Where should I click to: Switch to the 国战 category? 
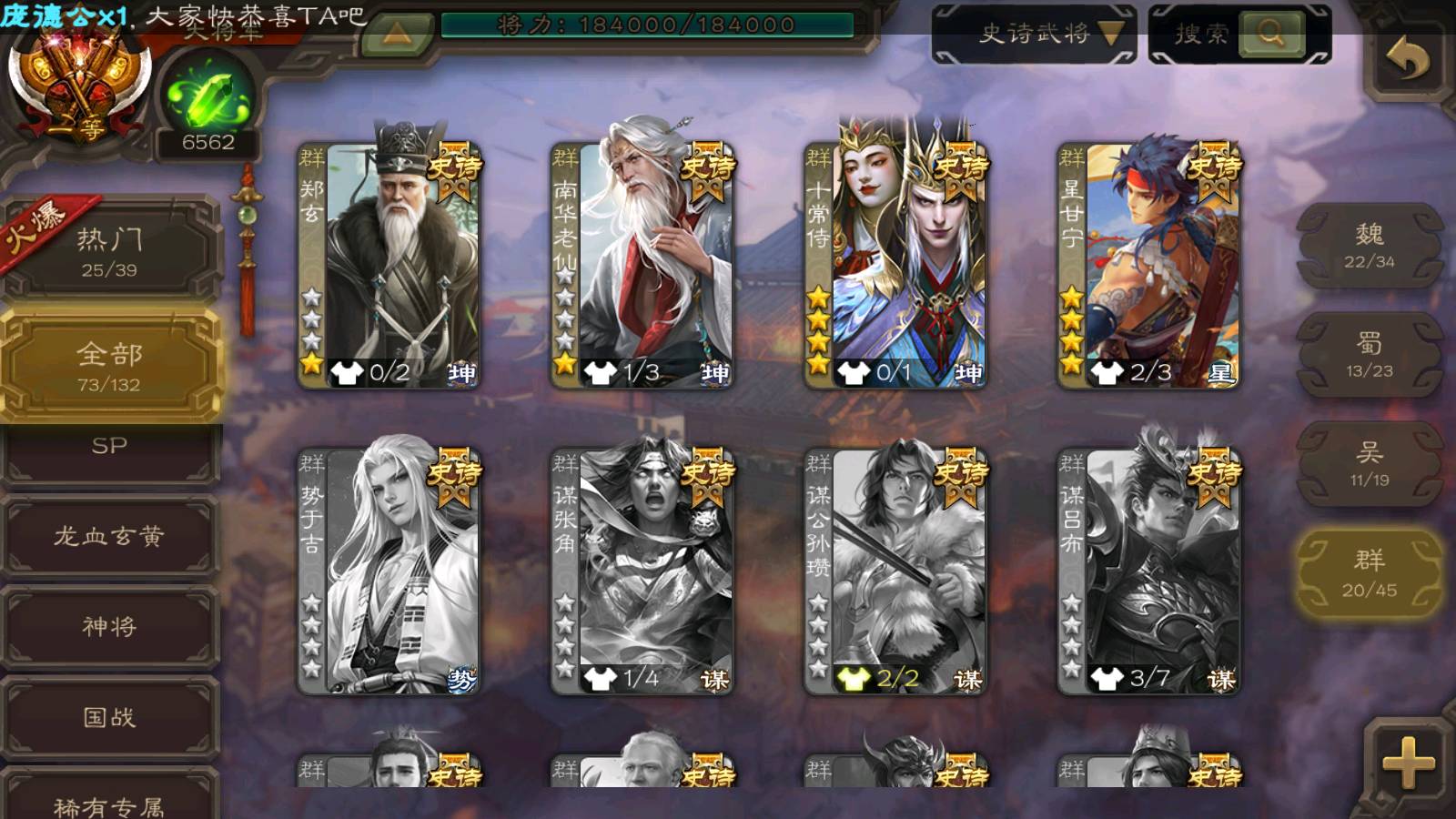(109, 717)
